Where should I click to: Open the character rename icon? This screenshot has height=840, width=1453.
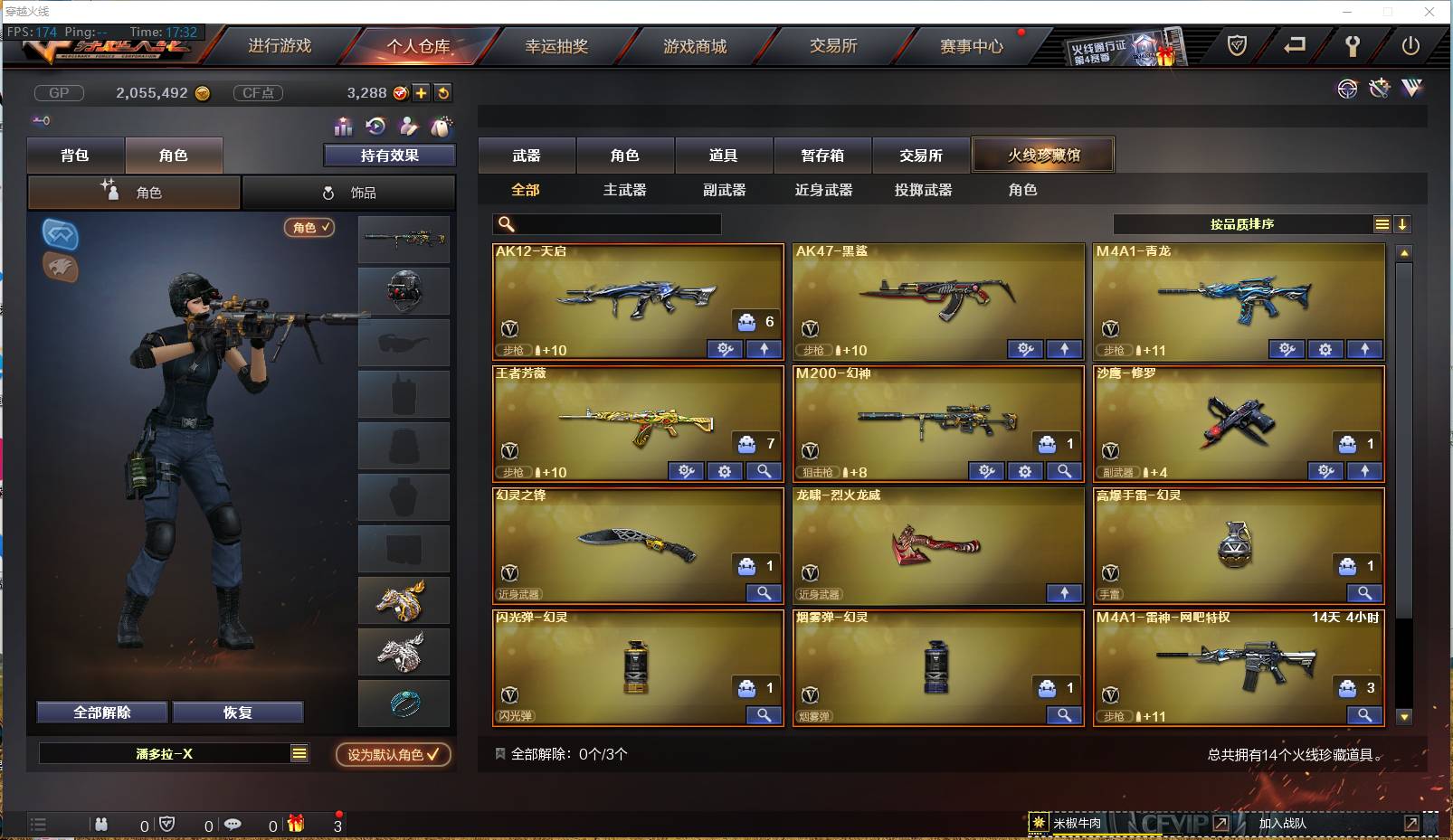(408, 127)
